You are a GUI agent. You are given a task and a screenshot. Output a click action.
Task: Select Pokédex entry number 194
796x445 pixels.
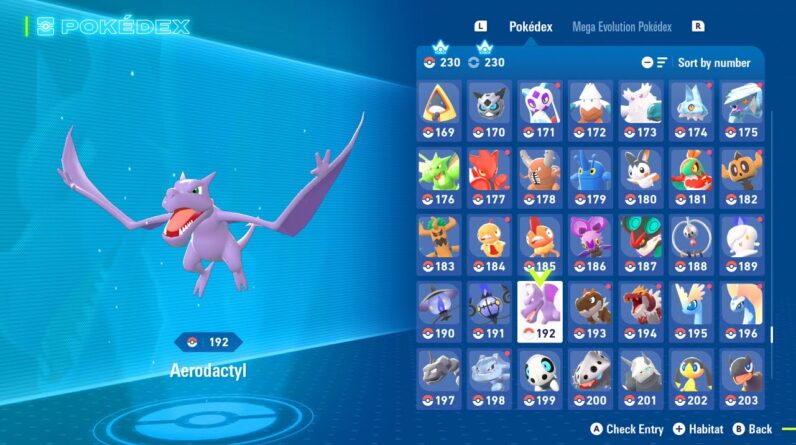[641, 310]
